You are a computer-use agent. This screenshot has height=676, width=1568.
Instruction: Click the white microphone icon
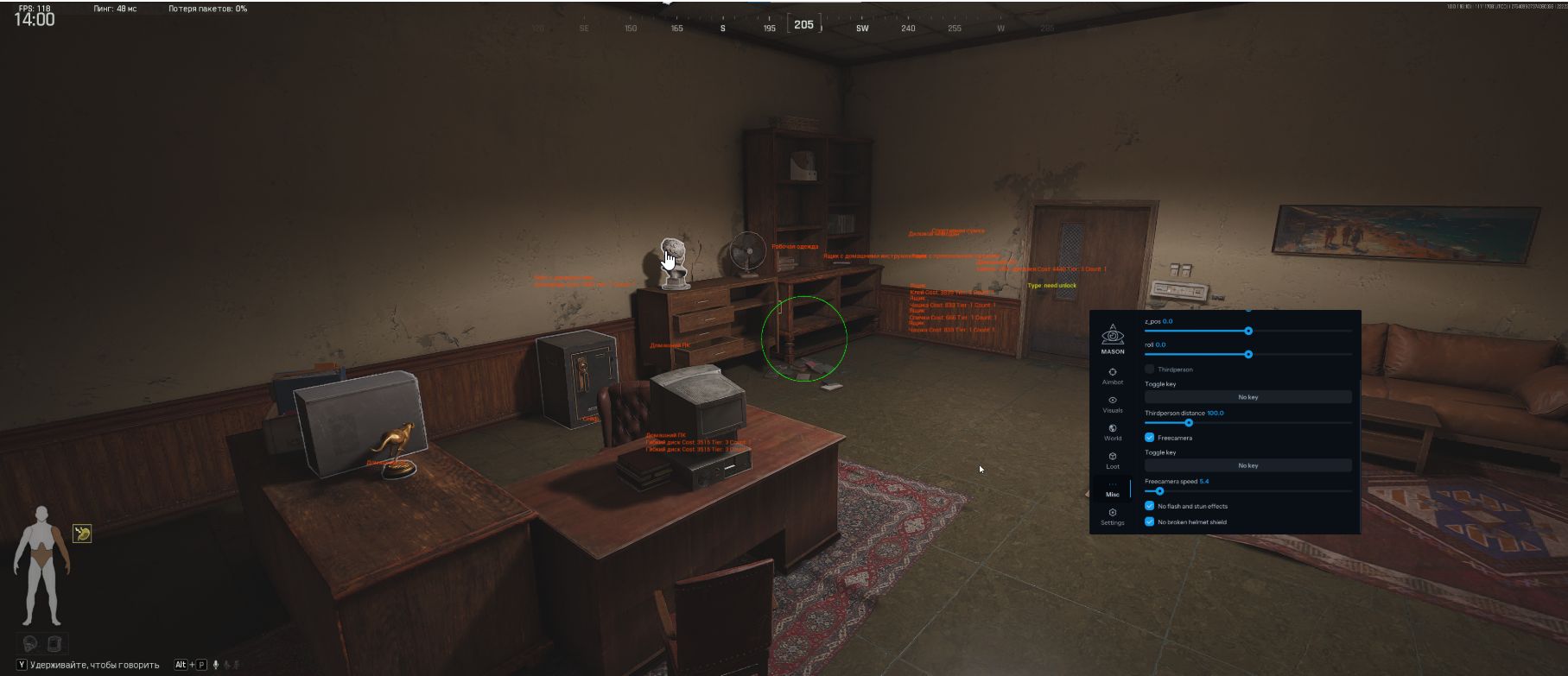[216, 665]
